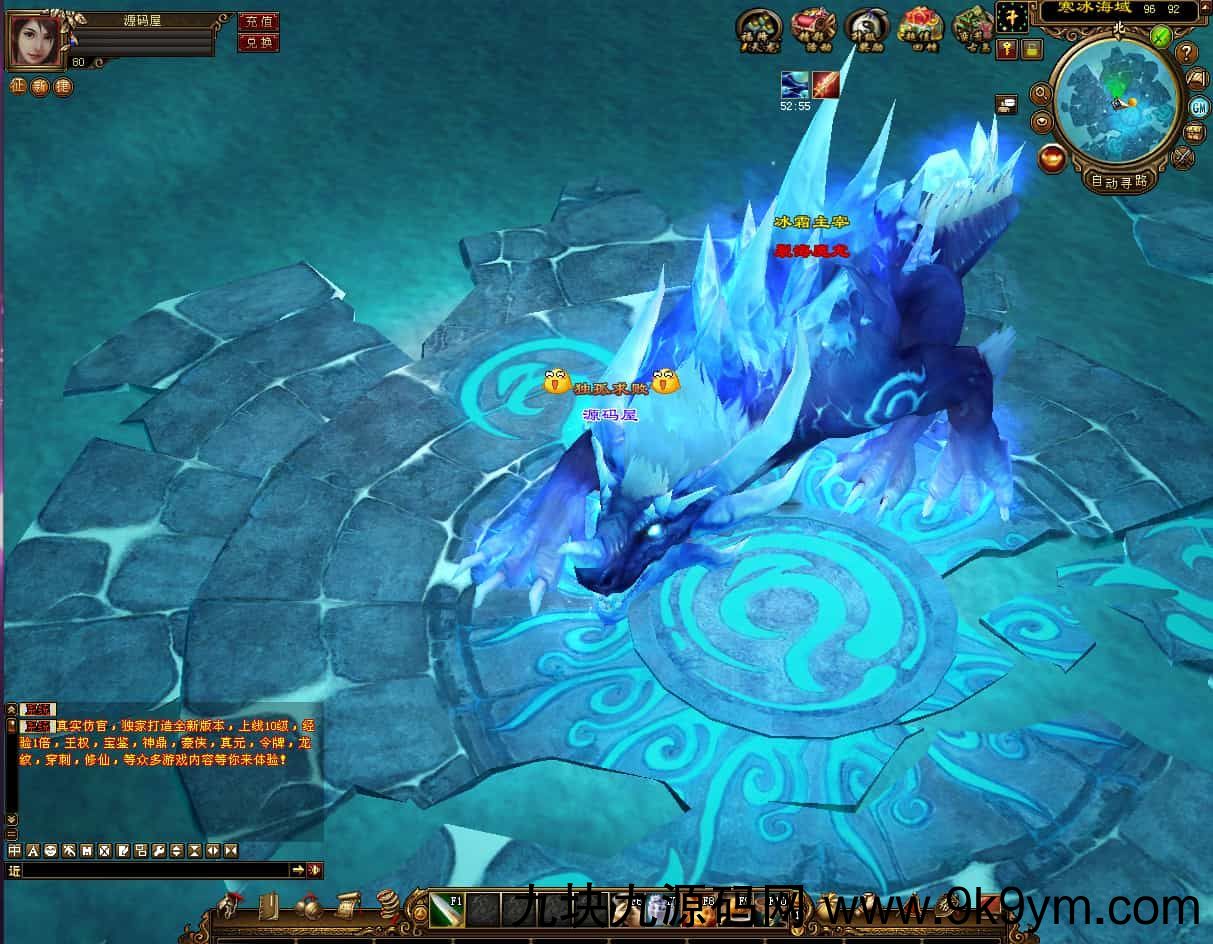
Task: Open the chat emoticon smiley button
Action: 50,850
